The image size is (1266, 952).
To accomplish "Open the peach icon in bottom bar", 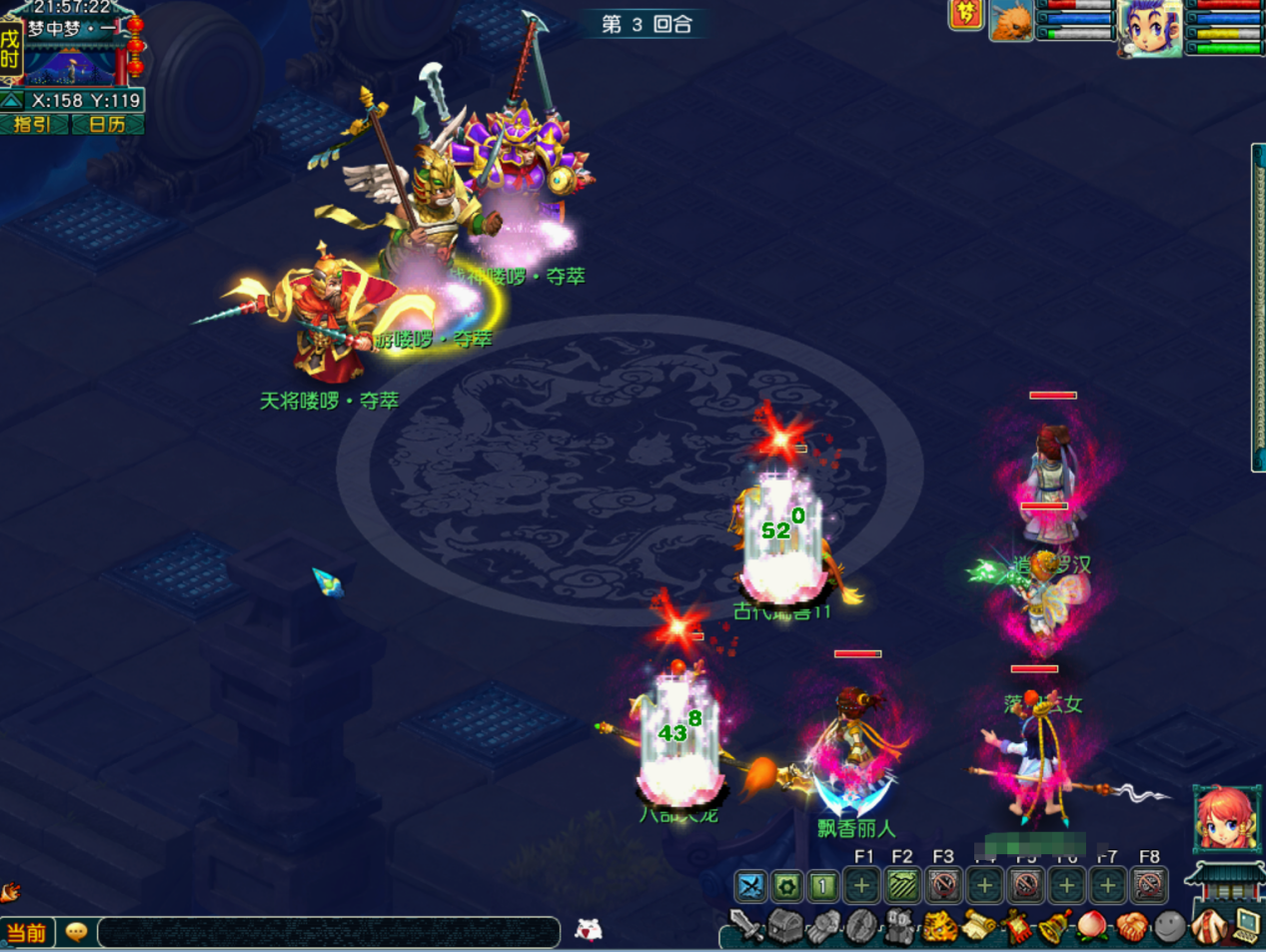I will (1092, 927).
